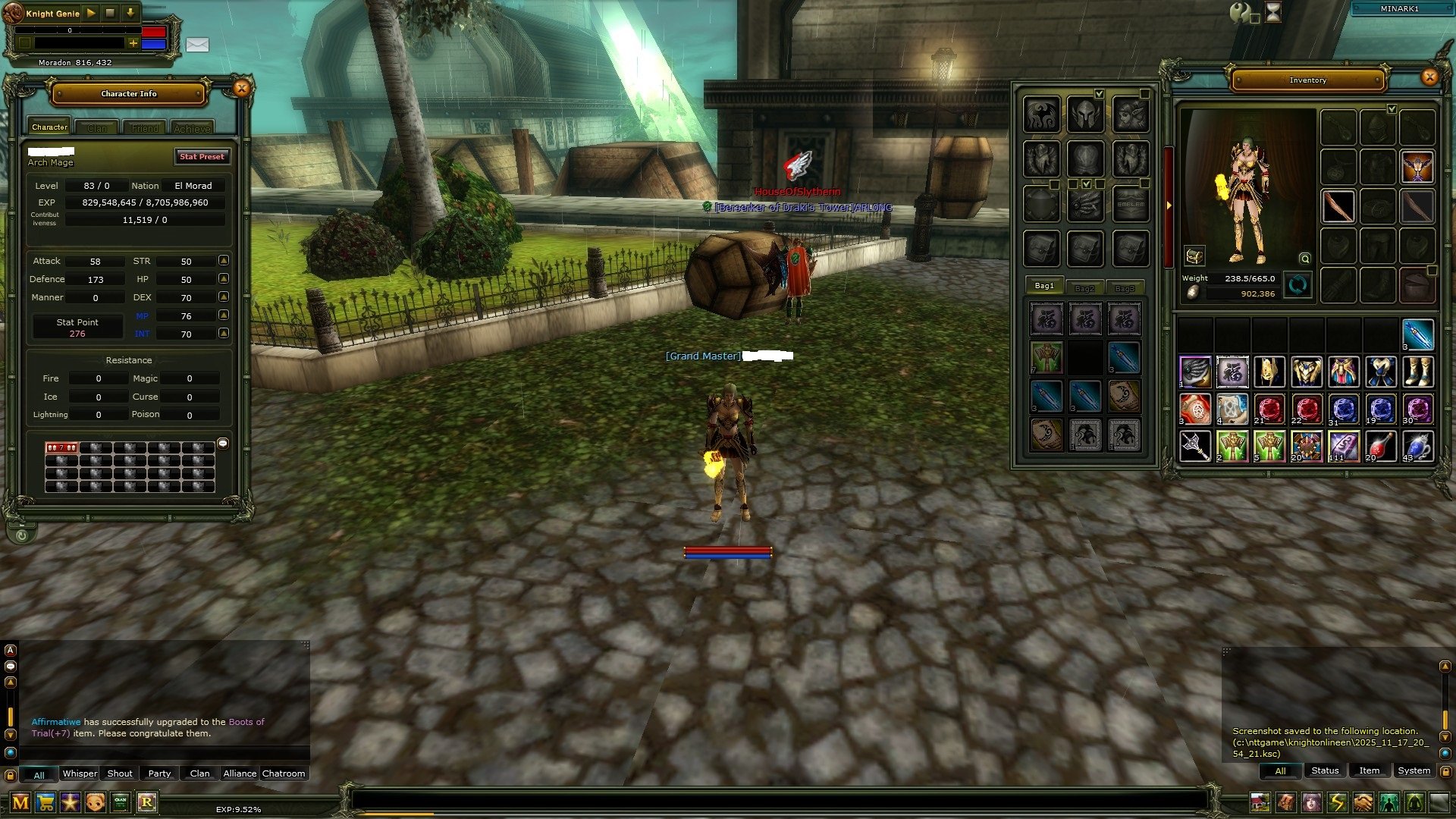1456x819 pixels.
Task: Stop the Knight Genie with the square button
Action: [x=110, y=13]
